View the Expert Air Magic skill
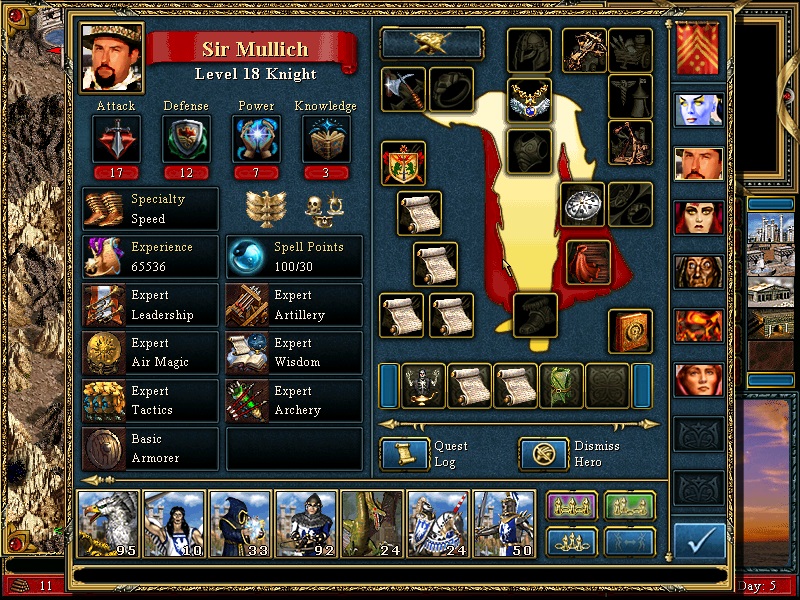 point(150,352)
